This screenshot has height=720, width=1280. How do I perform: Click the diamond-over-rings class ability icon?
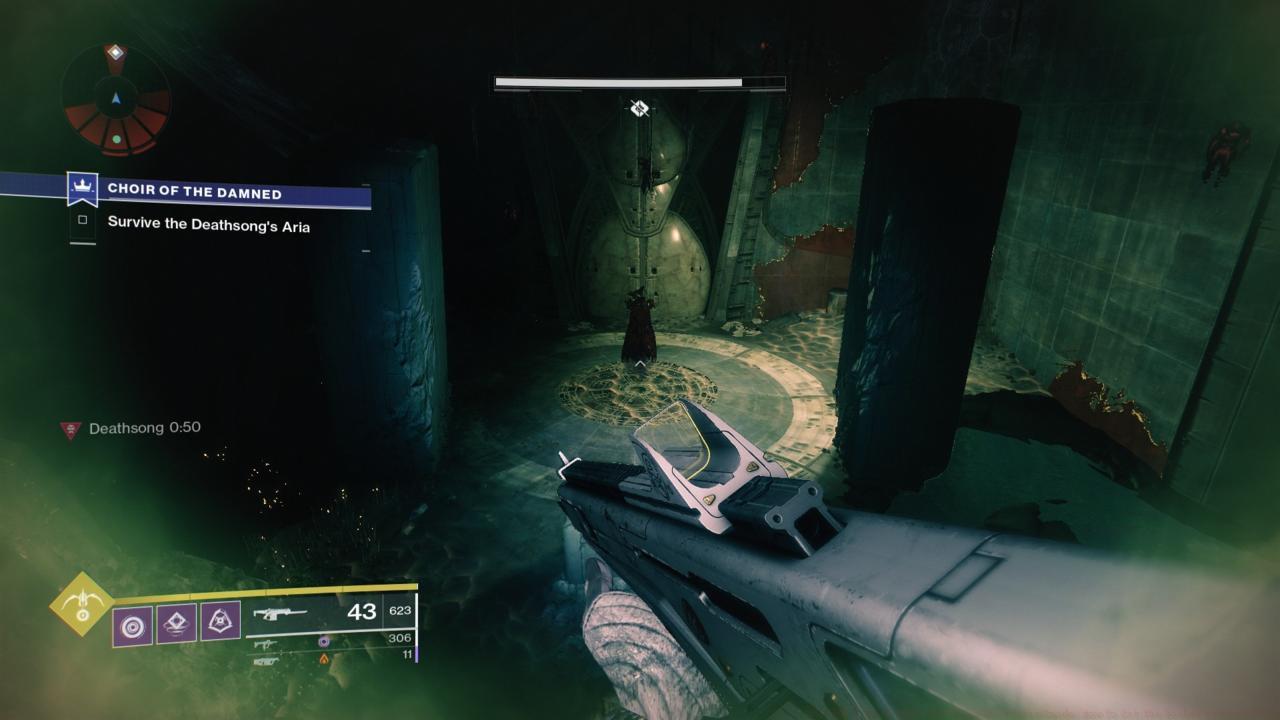coord(176,625)
